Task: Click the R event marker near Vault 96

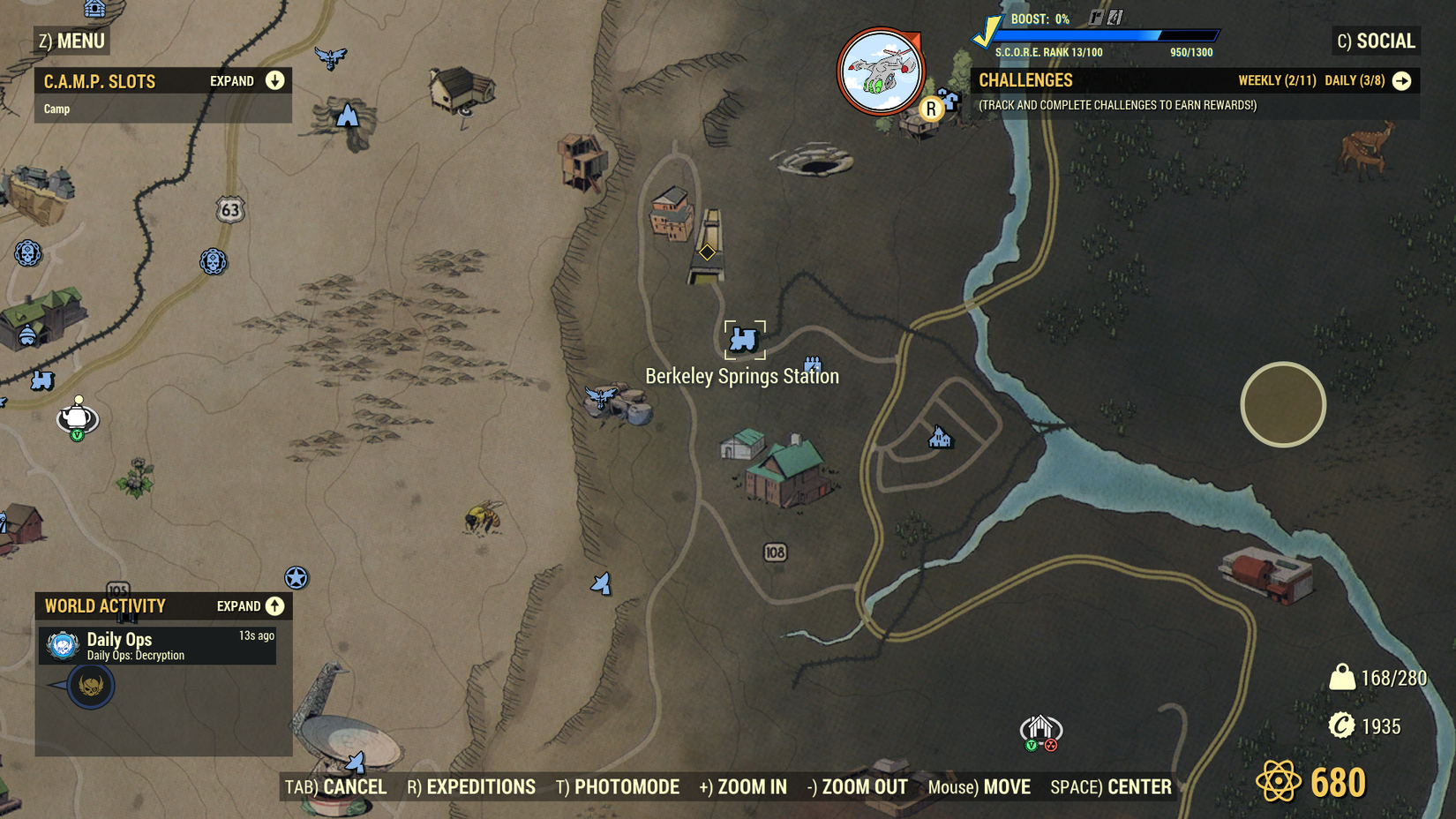Action: [930, 108]
